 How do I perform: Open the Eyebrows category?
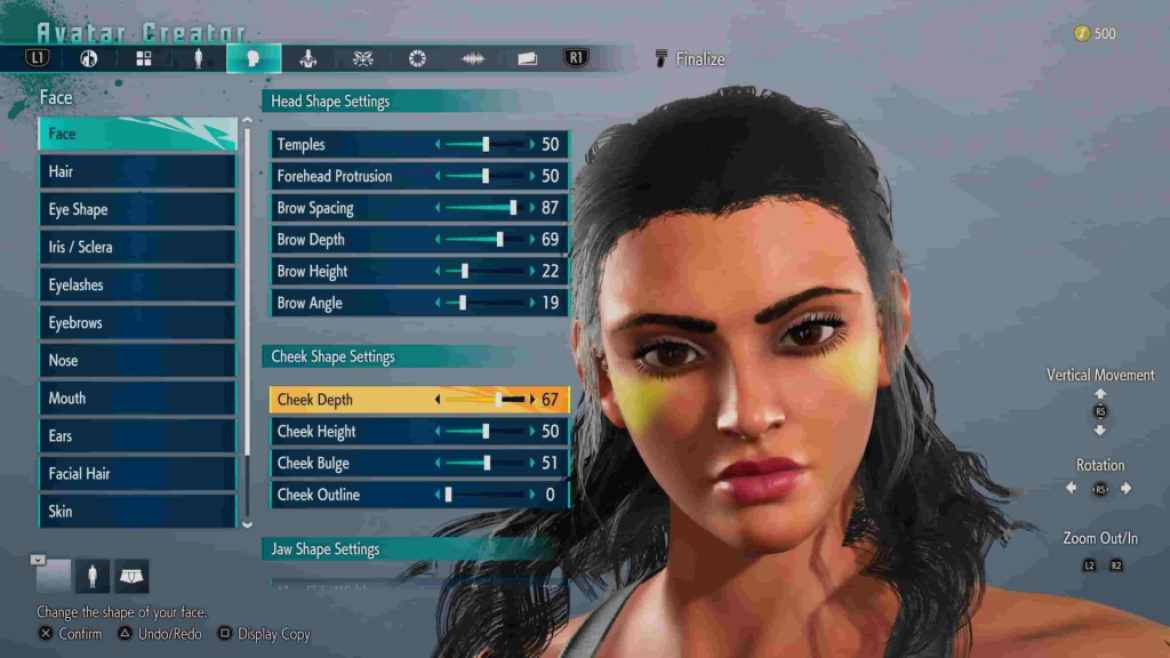click(x=136, y=323)
